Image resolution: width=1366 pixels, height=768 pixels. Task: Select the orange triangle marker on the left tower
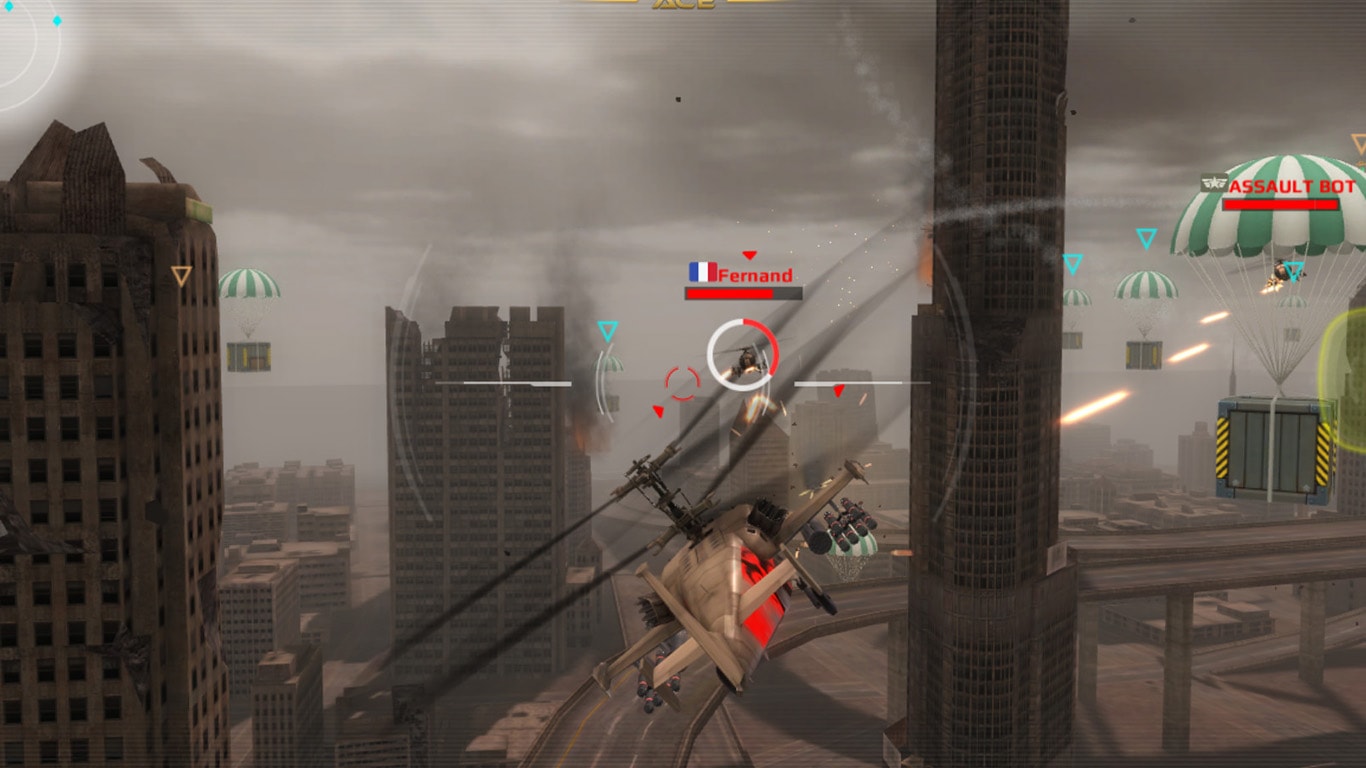tap(180, 272)
